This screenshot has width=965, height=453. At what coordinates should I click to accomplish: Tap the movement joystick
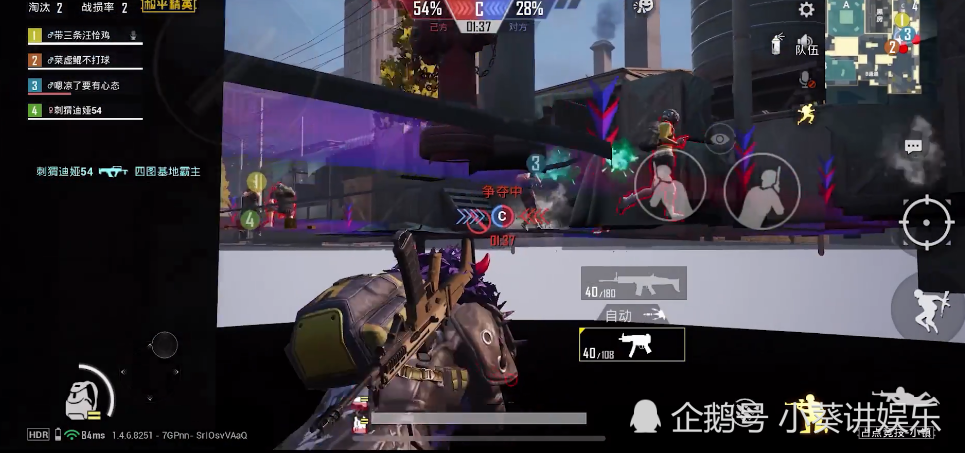[163, 346]
